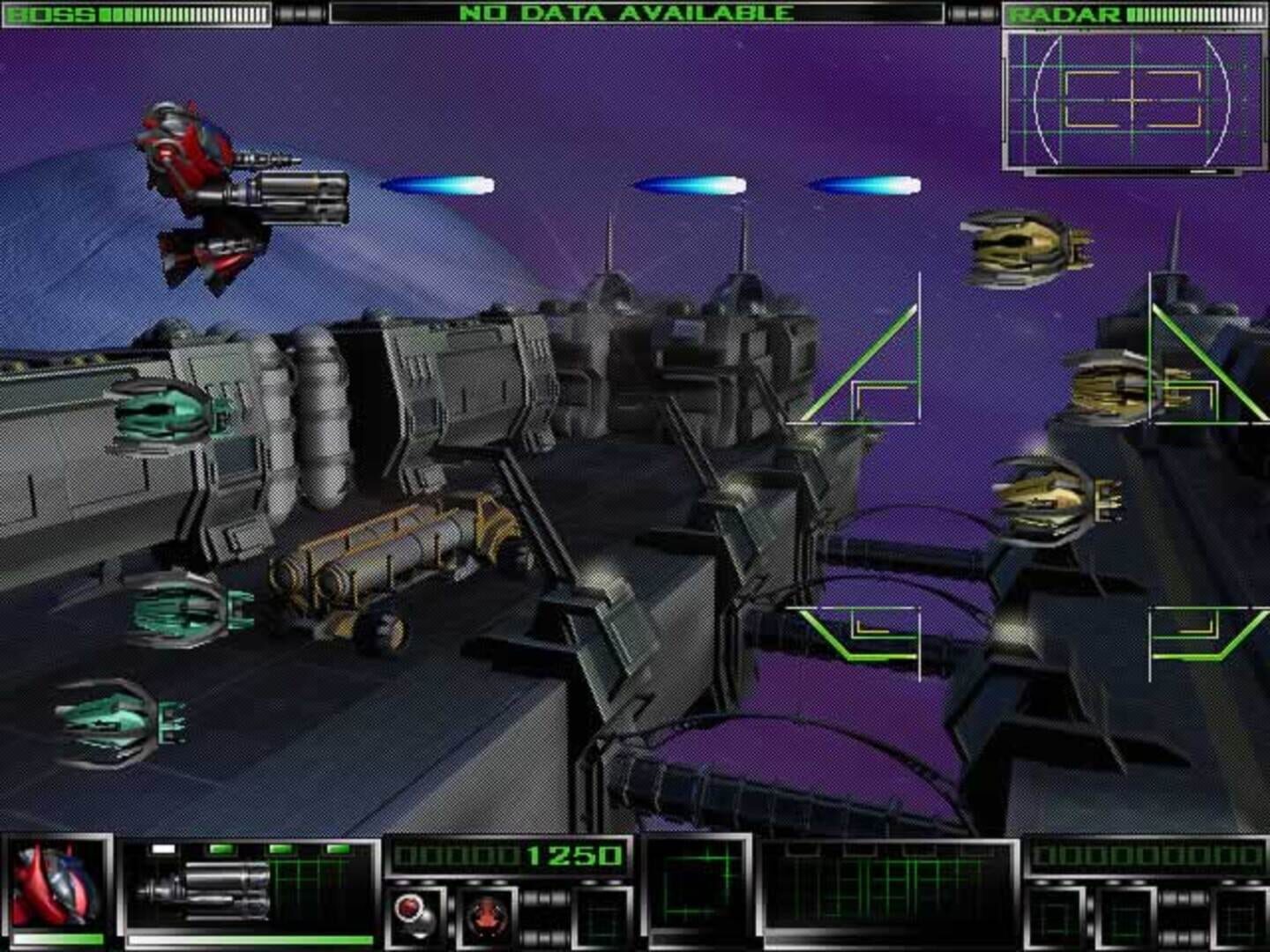Screen dimensions: 1270x952
Task: Toggle the white weapon slot light
Action: point(163,847)
